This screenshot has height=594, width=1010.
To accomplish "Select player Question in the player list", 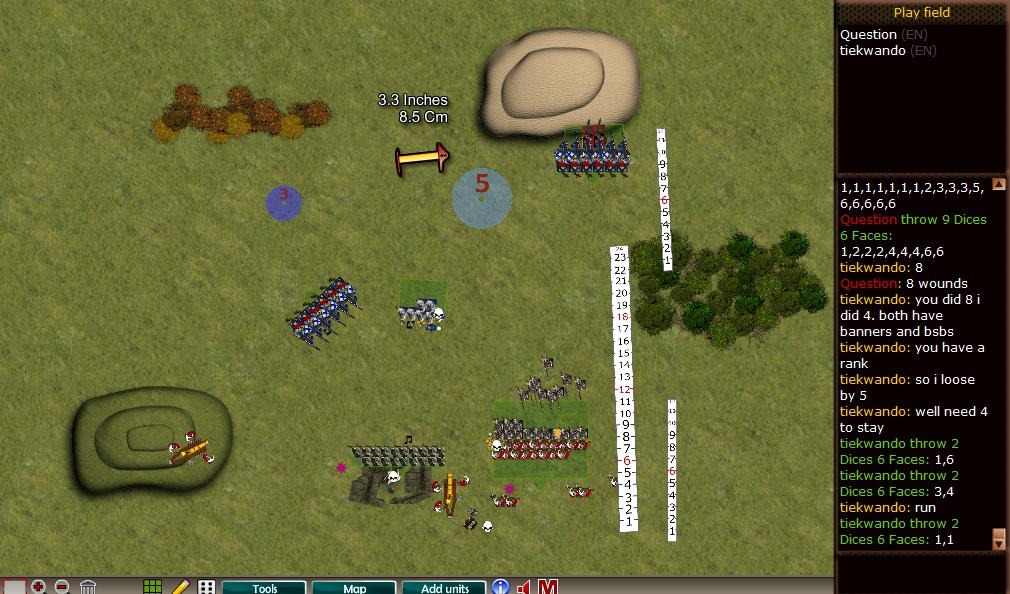I will coord(868,35).
